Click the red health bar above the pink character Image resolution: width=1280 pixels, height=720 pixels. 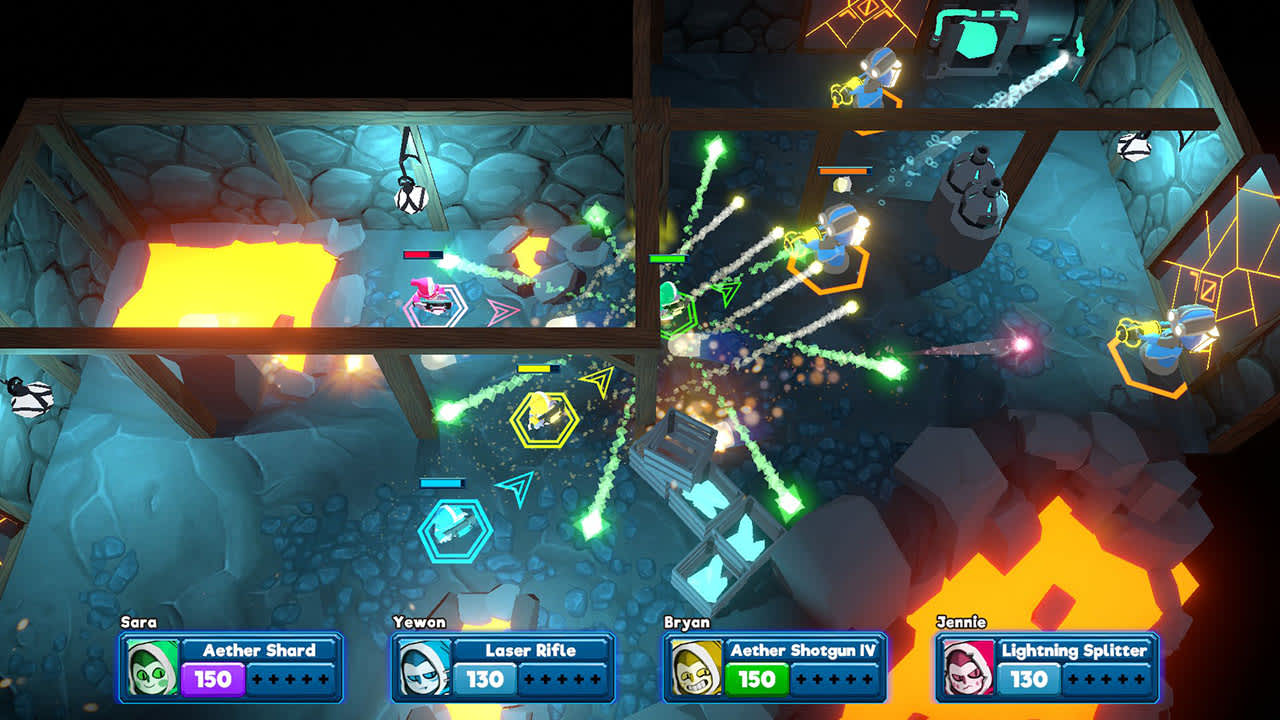[x=420, y=255]
